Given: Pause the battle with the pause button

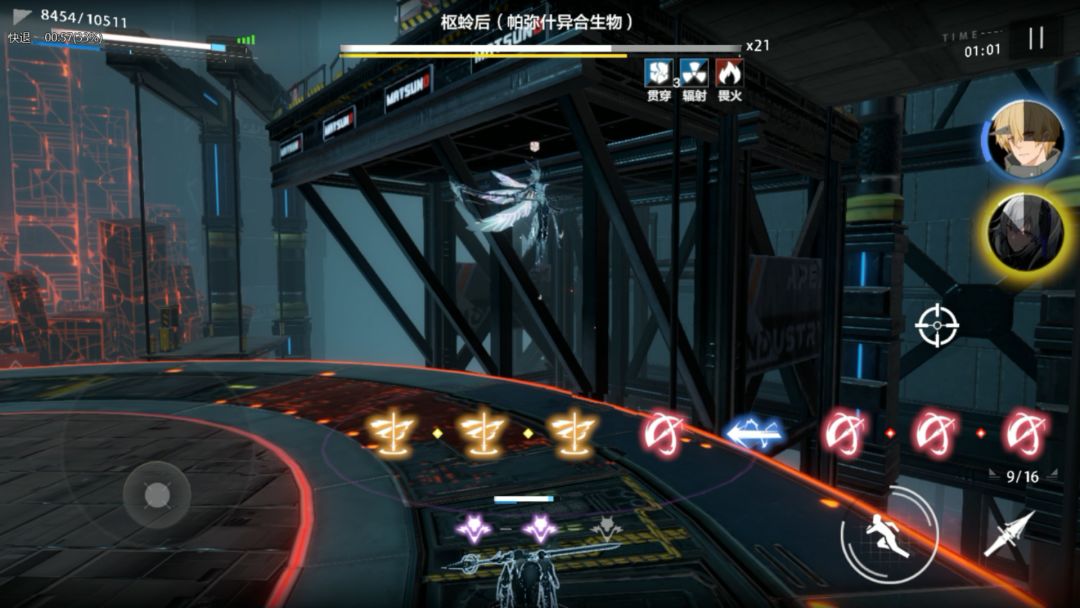Looking at the screenshot, I should tap(1036, 39).
